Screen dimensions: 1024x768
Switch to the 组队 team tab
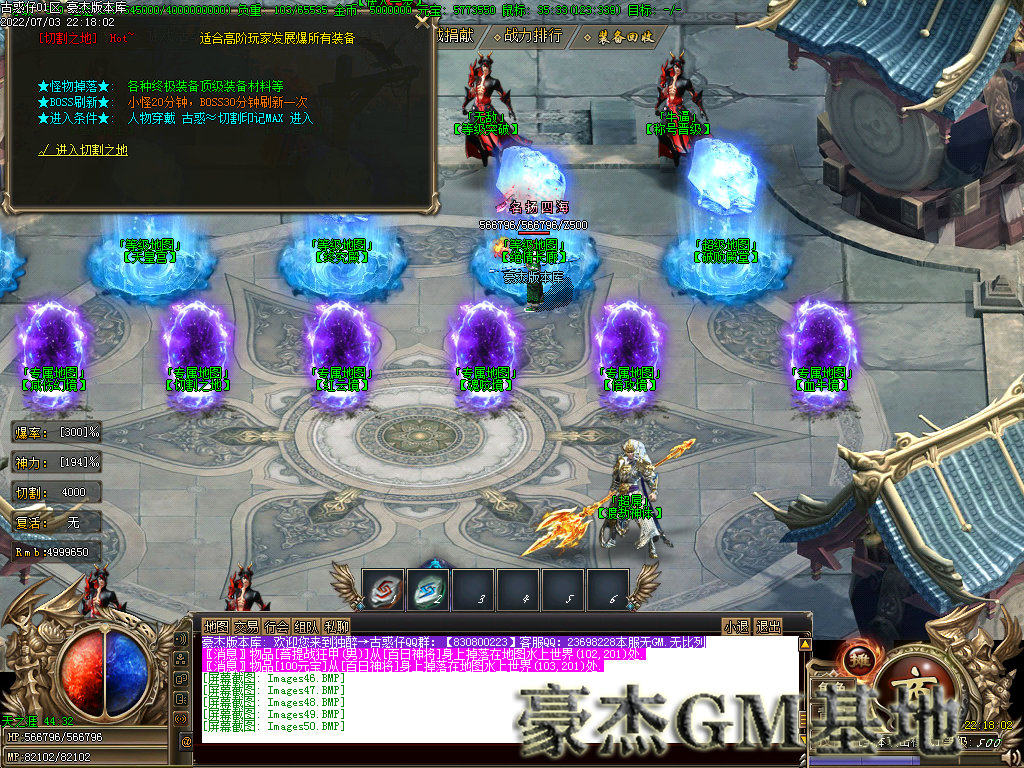(x=306, y=627)
